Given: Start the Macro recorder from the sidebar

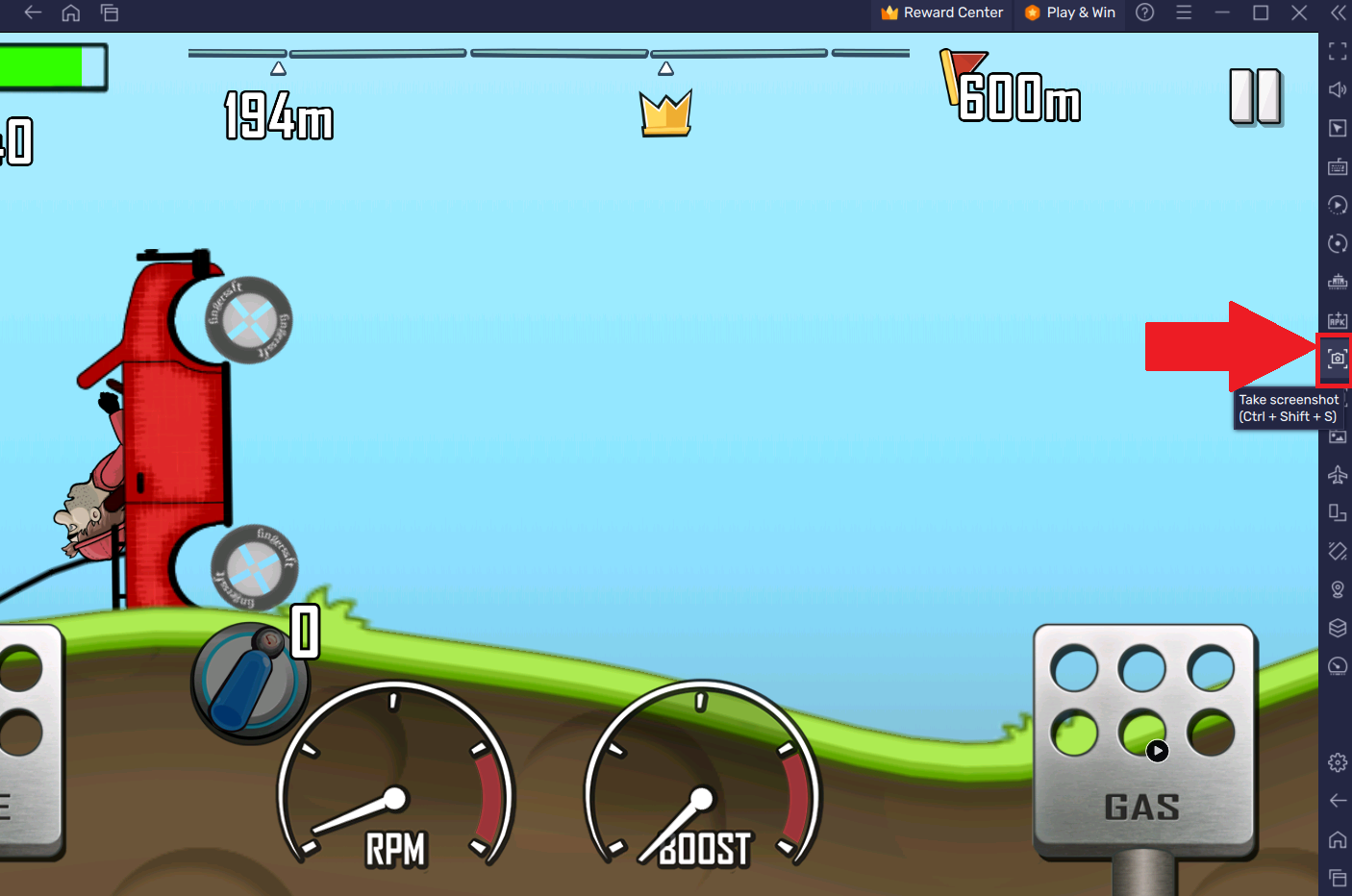Looking at the screenshot, I should click(x=1337, y=205).
